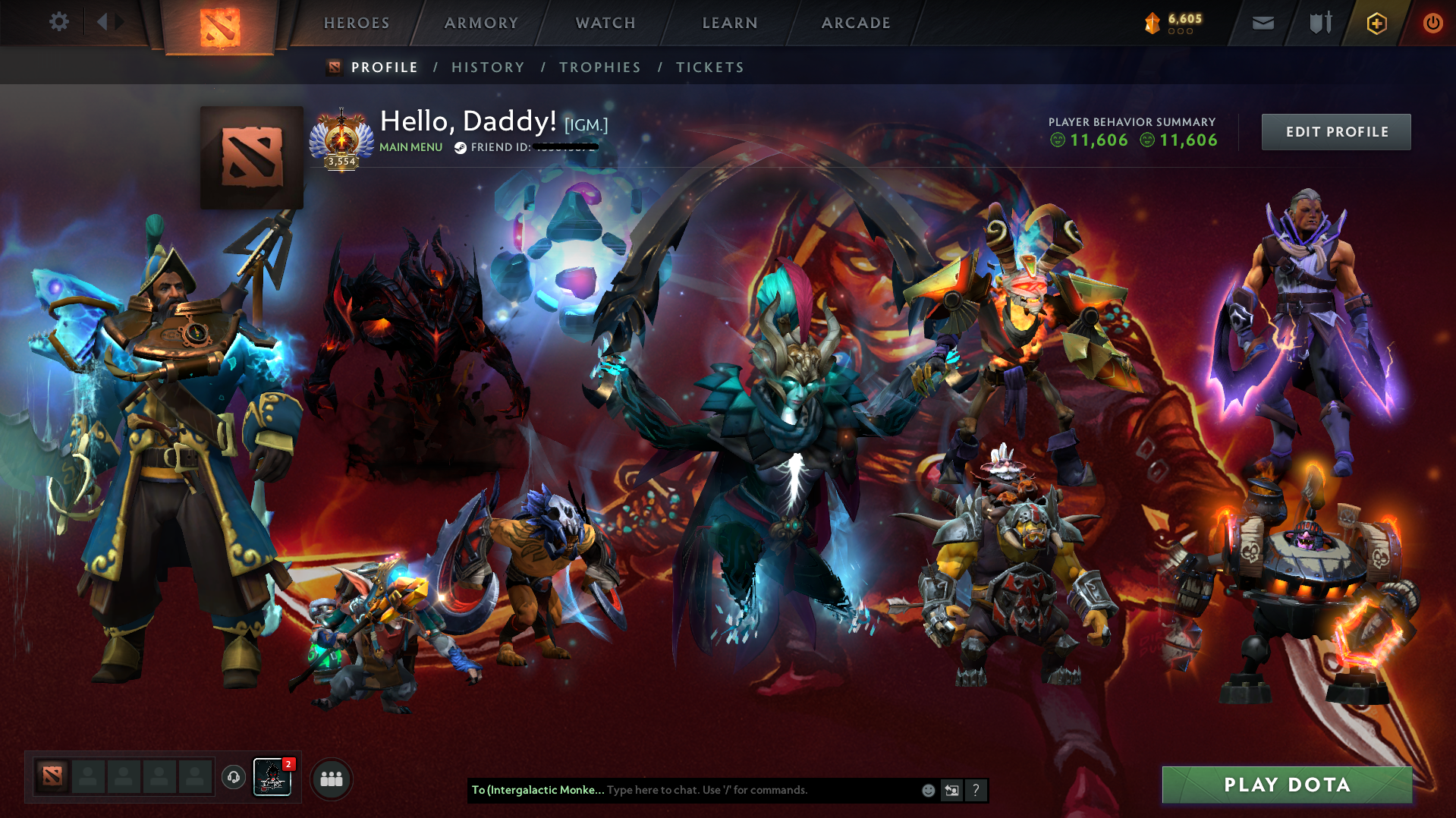This screenshot has width=1456, height=818.
Task: Click the friends list icon near party slots
Action: click(x=332, y=779)
